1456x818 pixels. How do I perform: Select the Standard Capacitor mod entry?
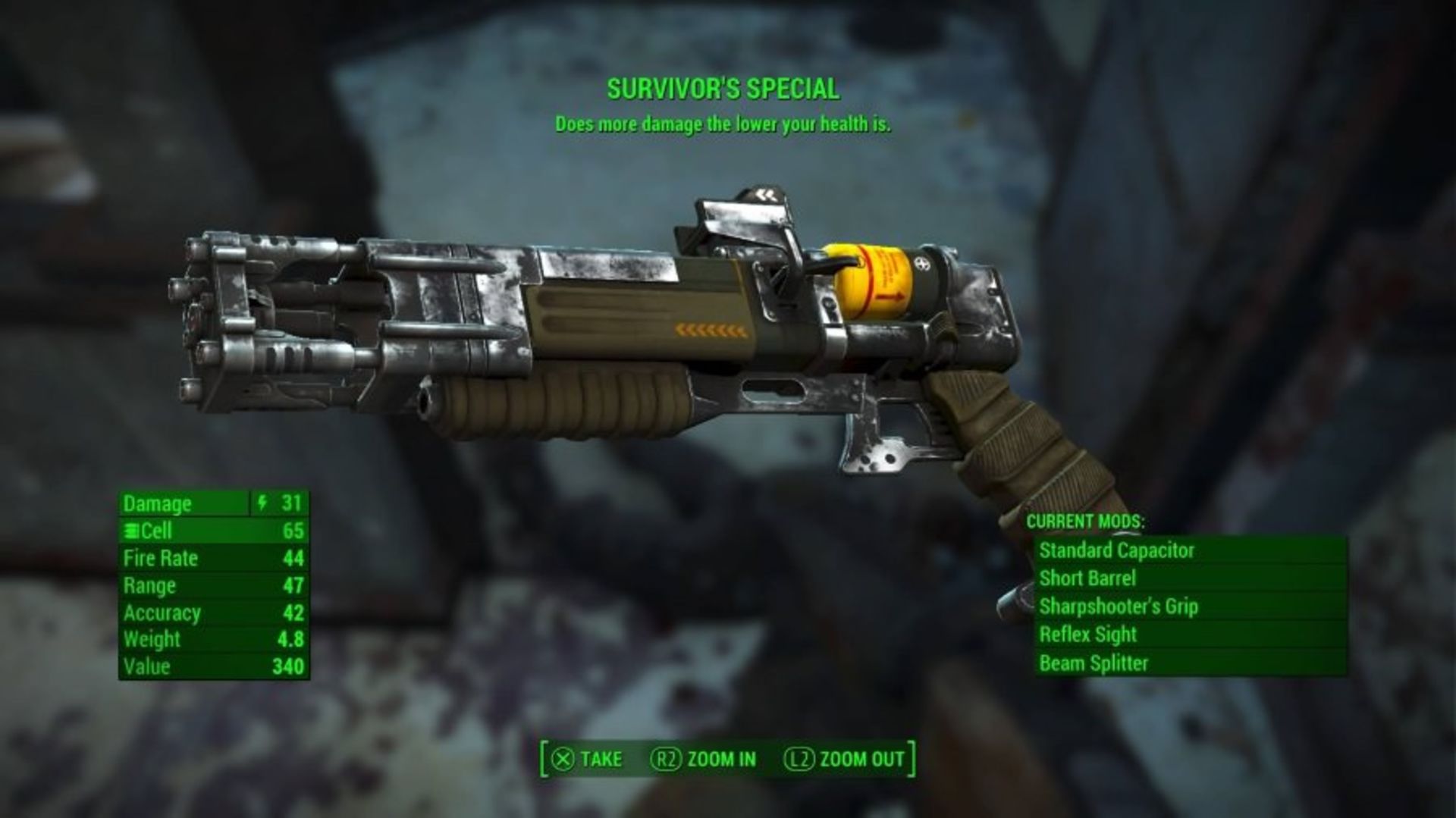(x=1116, y=550)
